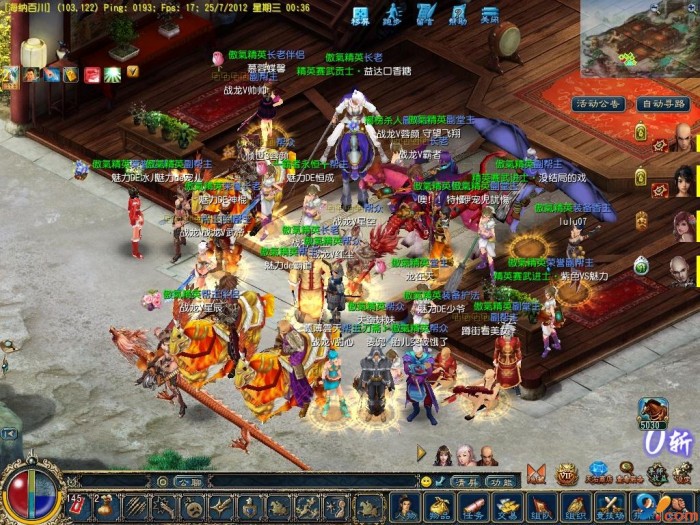
Task: Open the 人物 character panel
Action: pos(405,505)
